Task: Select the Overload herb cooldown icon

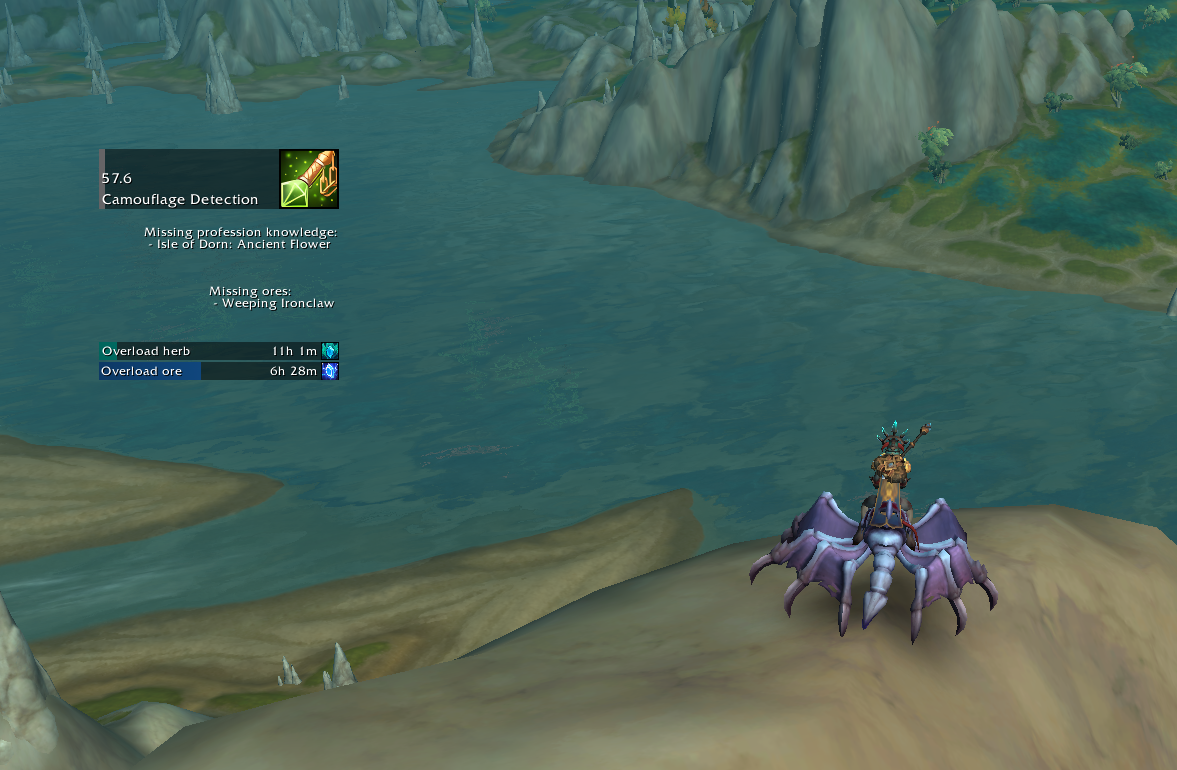Action: click(x=330, y=351)
